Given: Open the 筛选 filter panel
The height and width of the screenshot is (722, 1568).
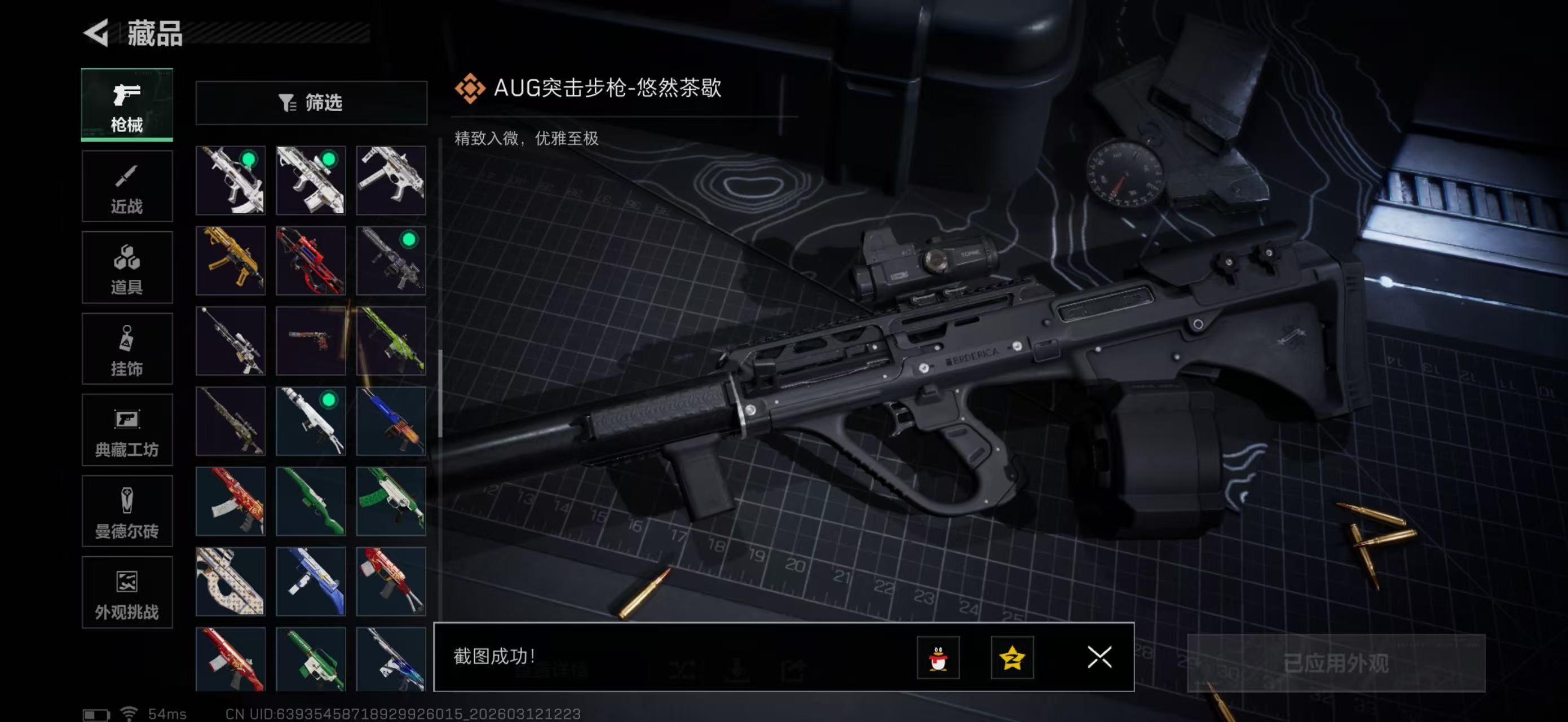Looking at the screenshot, I should [312, 103].
